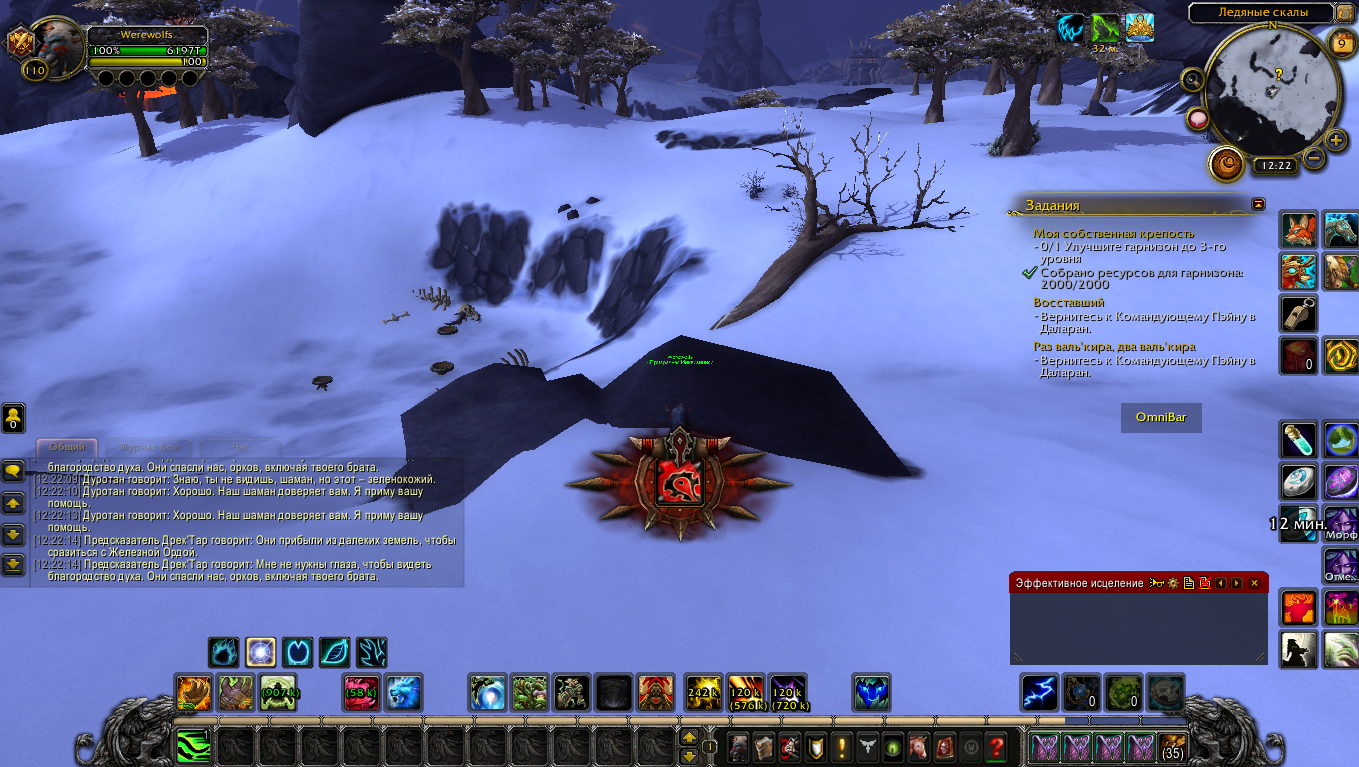The image size is (1359, 767).
Task: Activate the fox icon on the side bar
Action: 1299,230
